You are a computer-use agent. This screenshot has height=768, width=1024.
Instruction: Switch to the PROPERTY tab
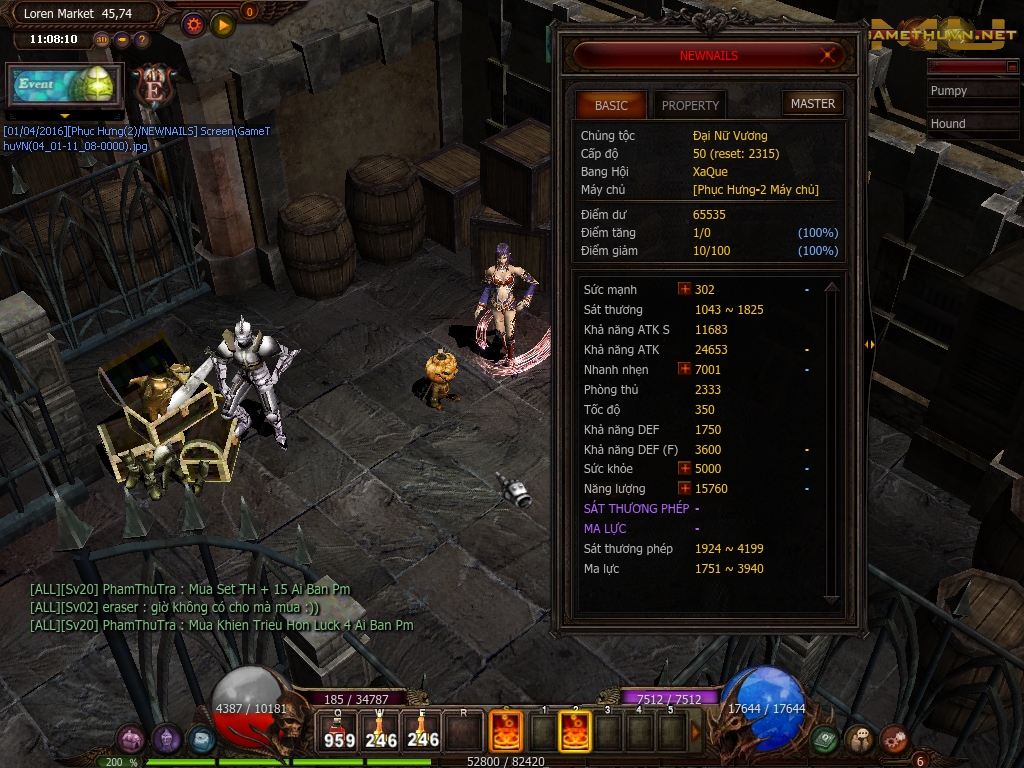coord(690,105)
